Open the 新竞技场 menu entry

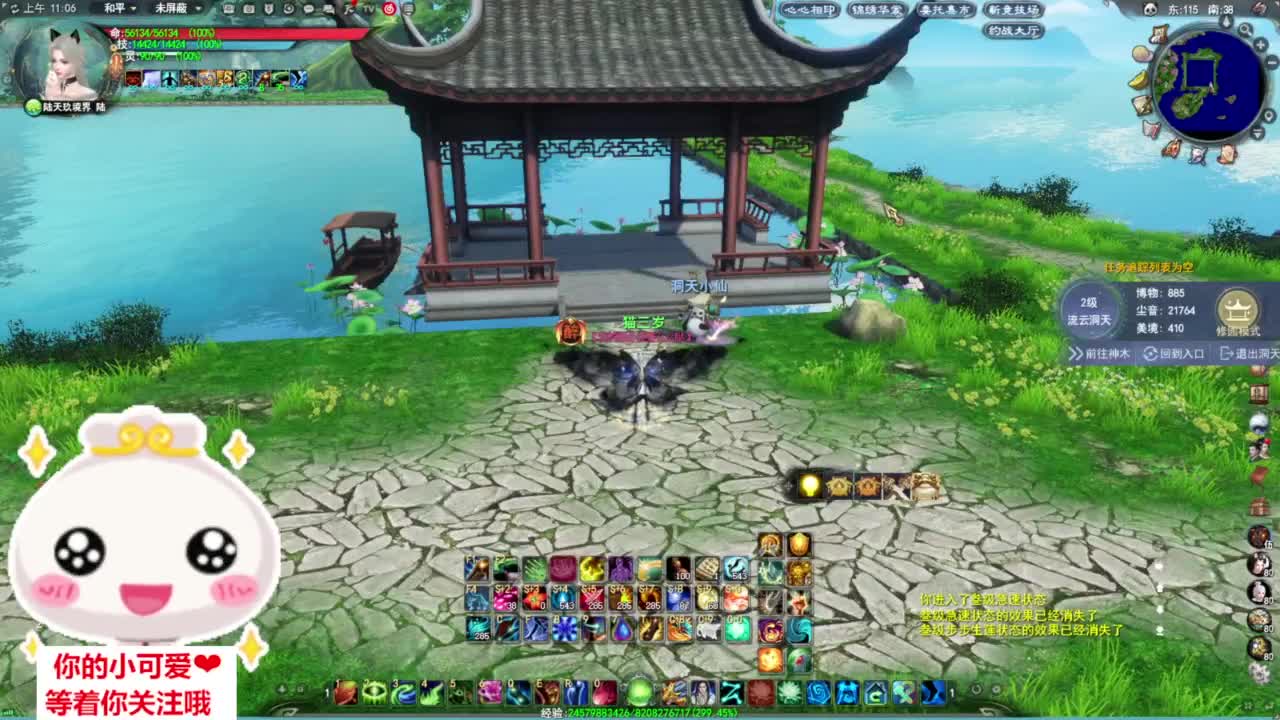tap(1014, 10)
